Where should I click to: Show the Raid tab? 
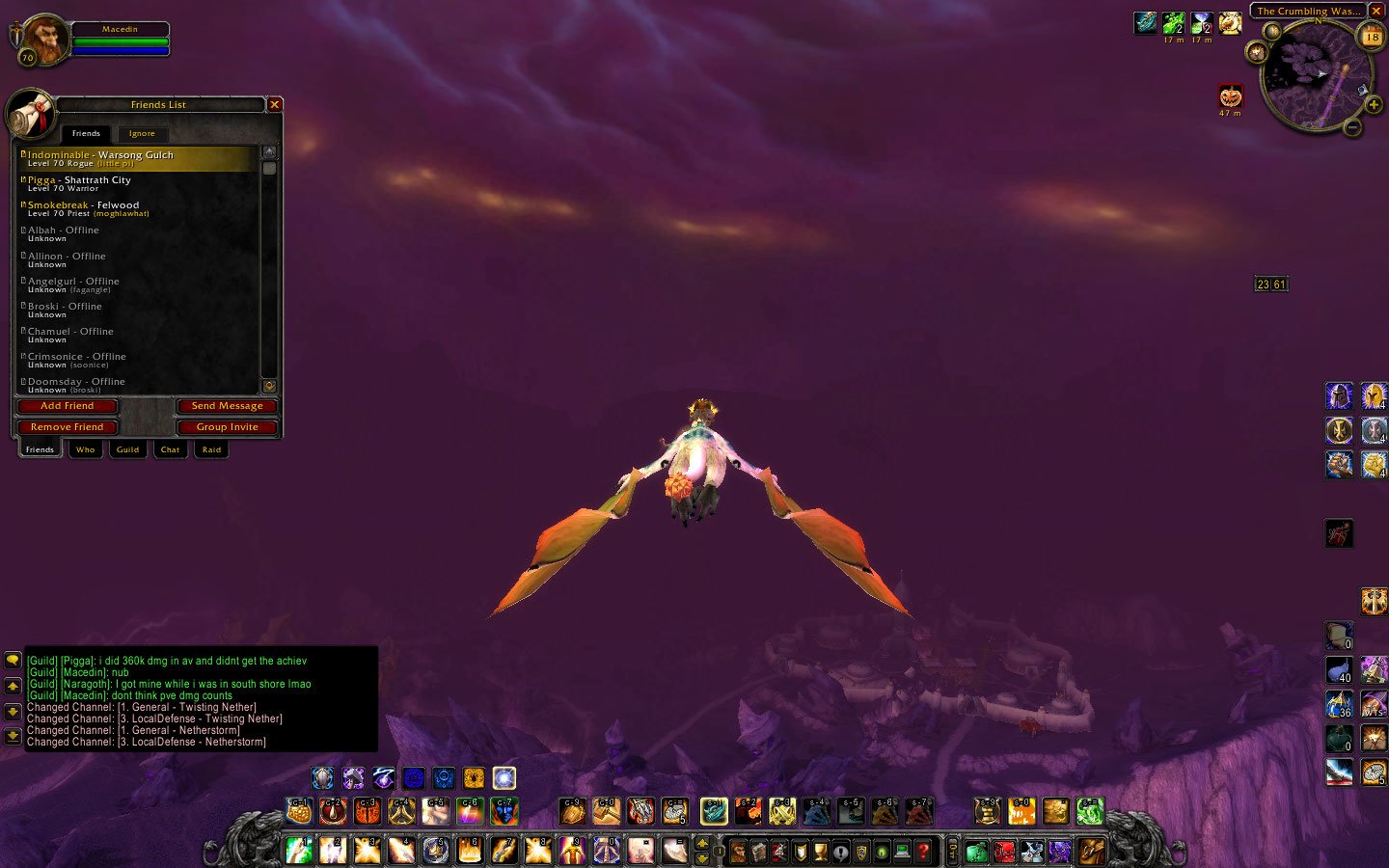click(211, 449)
